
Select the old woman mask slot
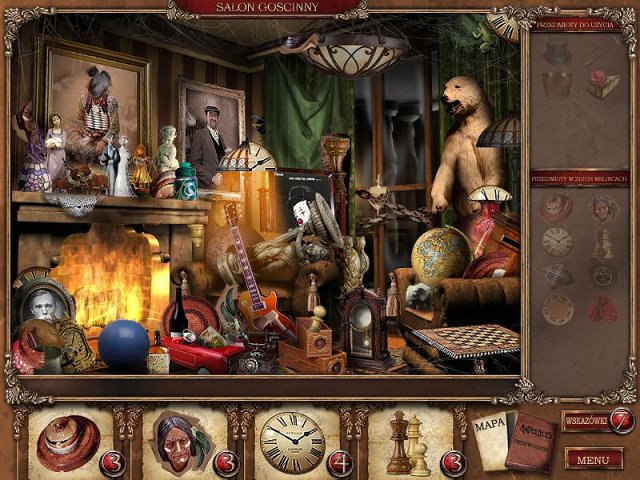(182, 441)
